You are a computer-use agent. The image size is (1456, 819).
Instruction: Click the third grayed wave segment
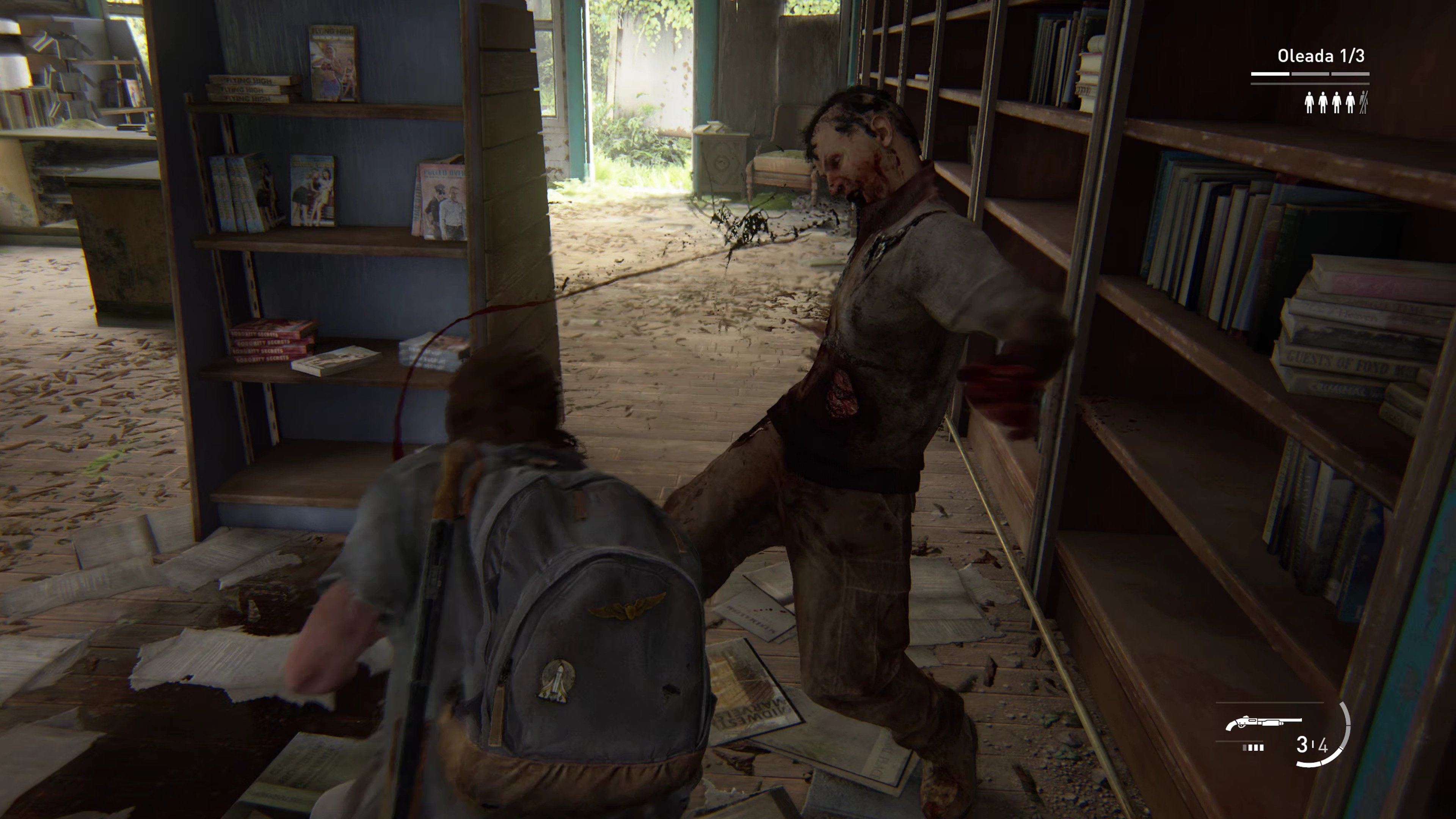pos(1350,74)
